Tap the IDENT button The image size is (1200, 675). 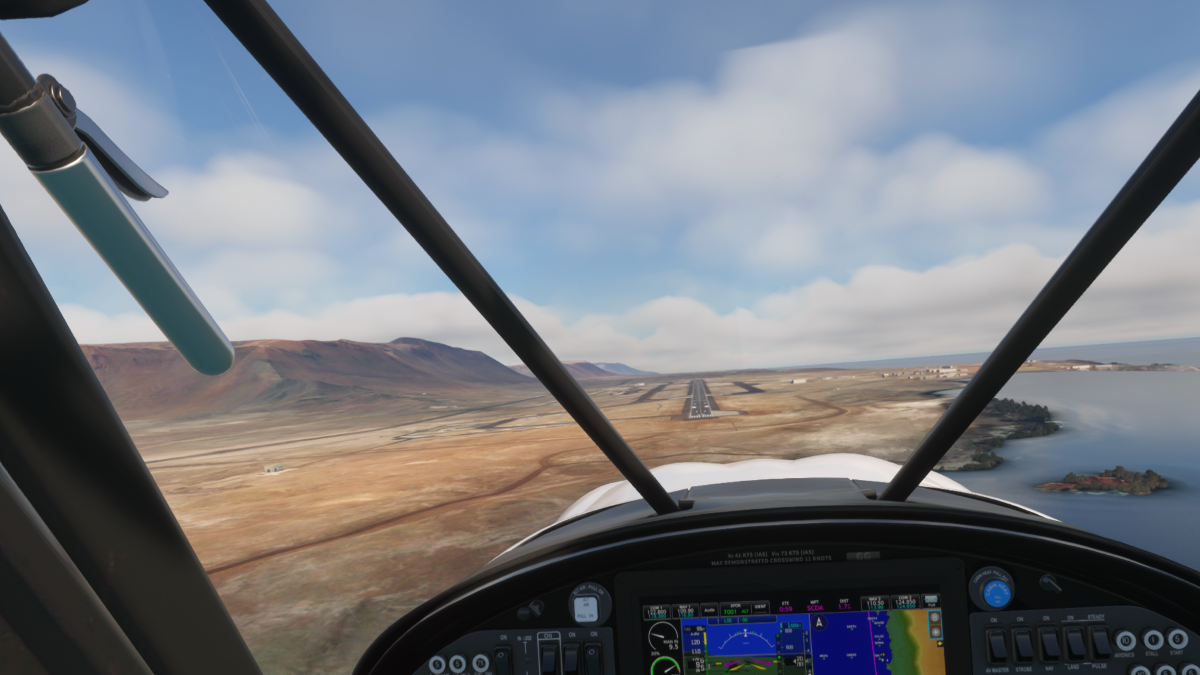760,608
